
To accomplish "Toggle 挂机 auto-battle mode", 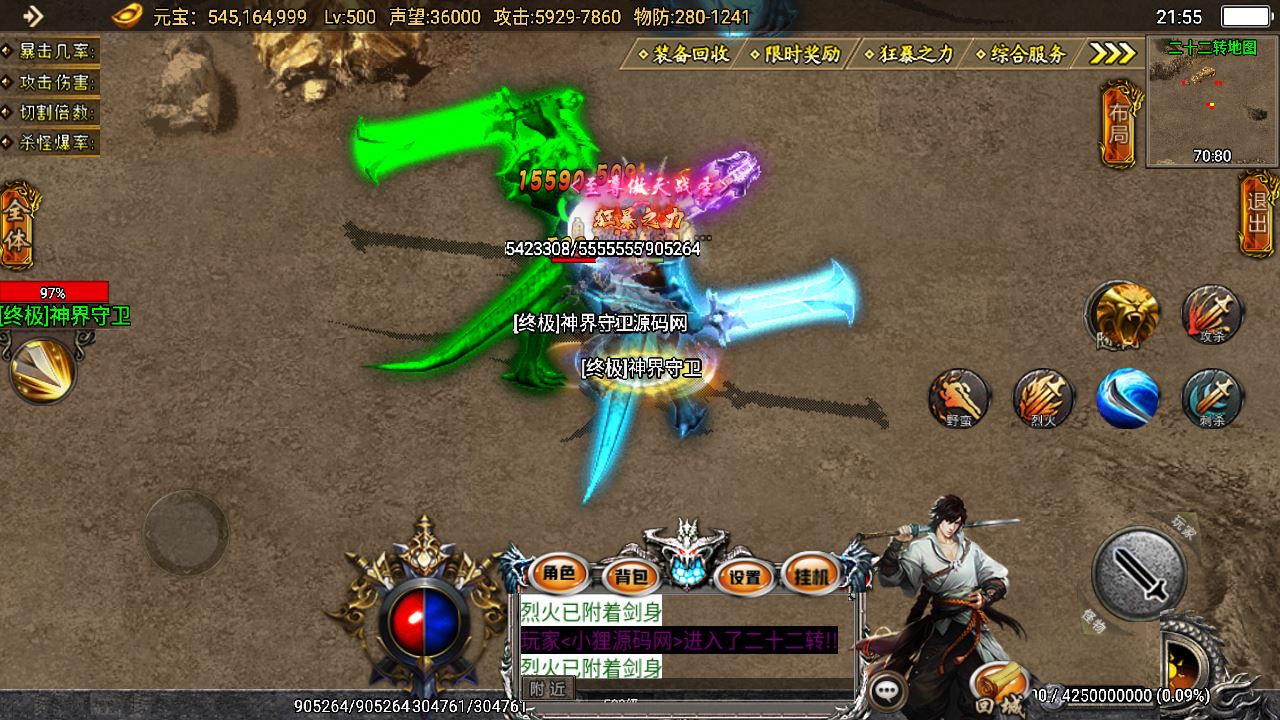I will click(x=811, y=574).
